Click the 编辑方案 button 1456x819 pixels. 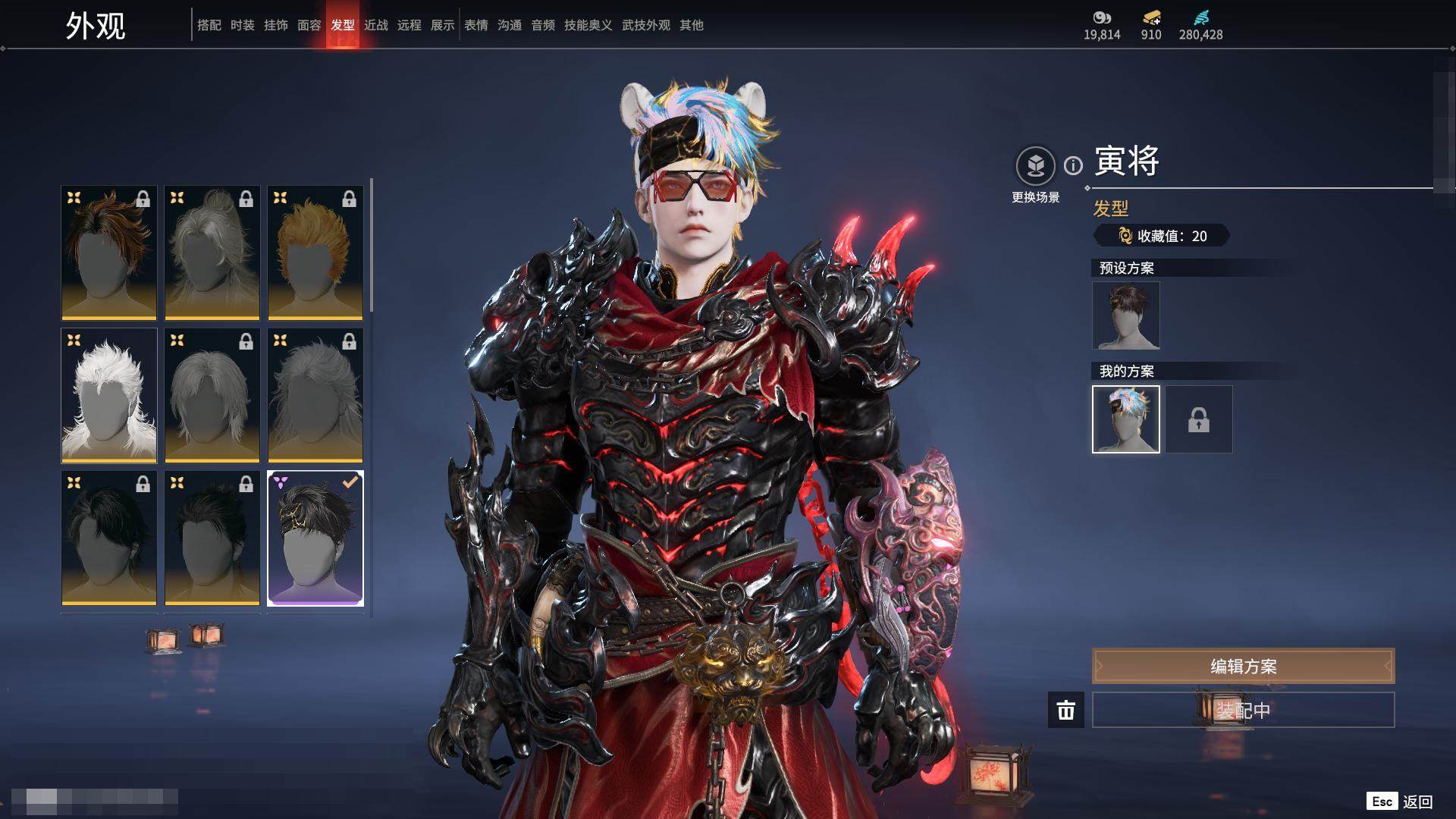(1243, 666)
